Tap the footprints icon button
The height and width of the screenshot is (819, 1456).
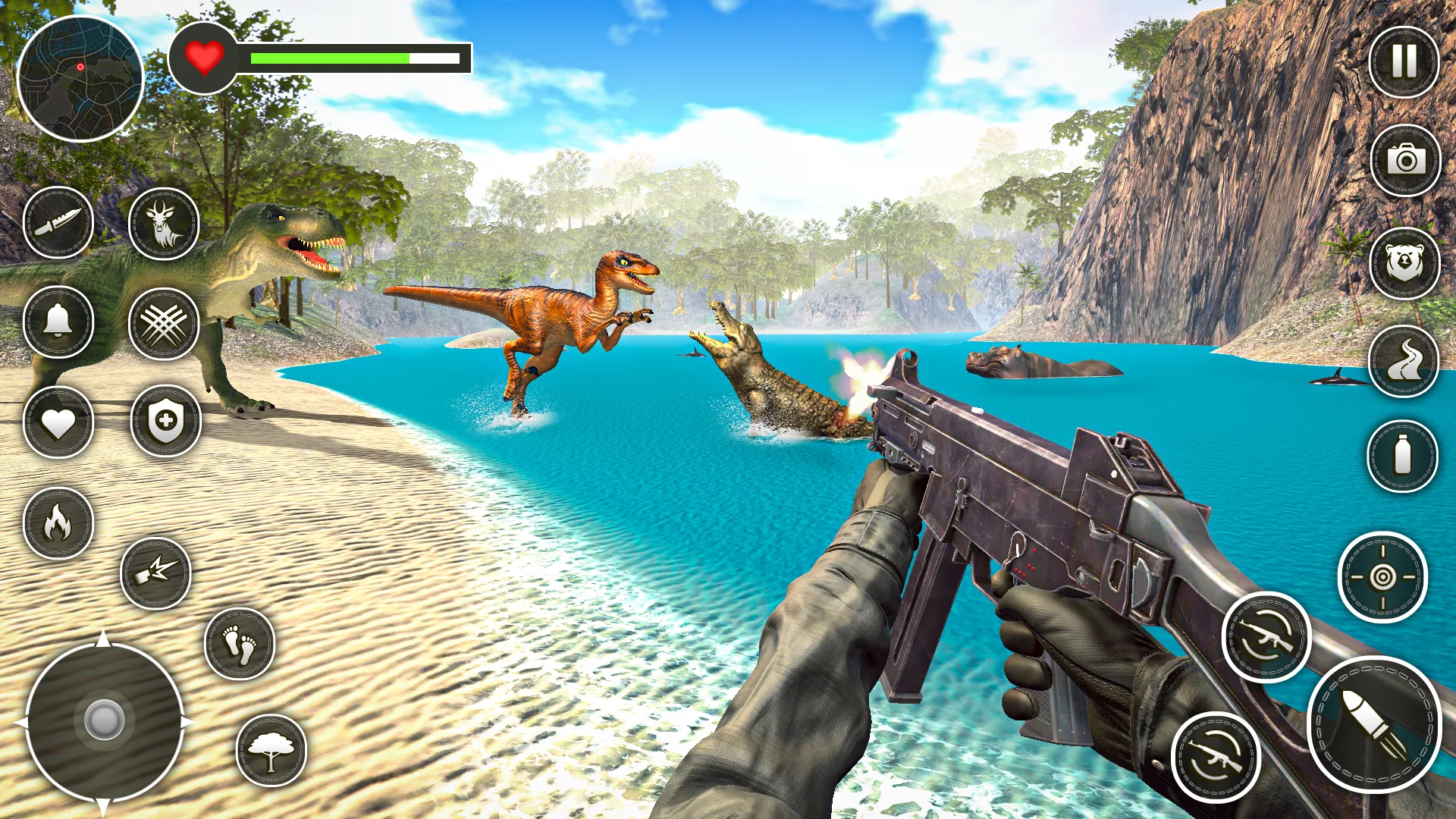pyautogui.click(x=240, y=644)
